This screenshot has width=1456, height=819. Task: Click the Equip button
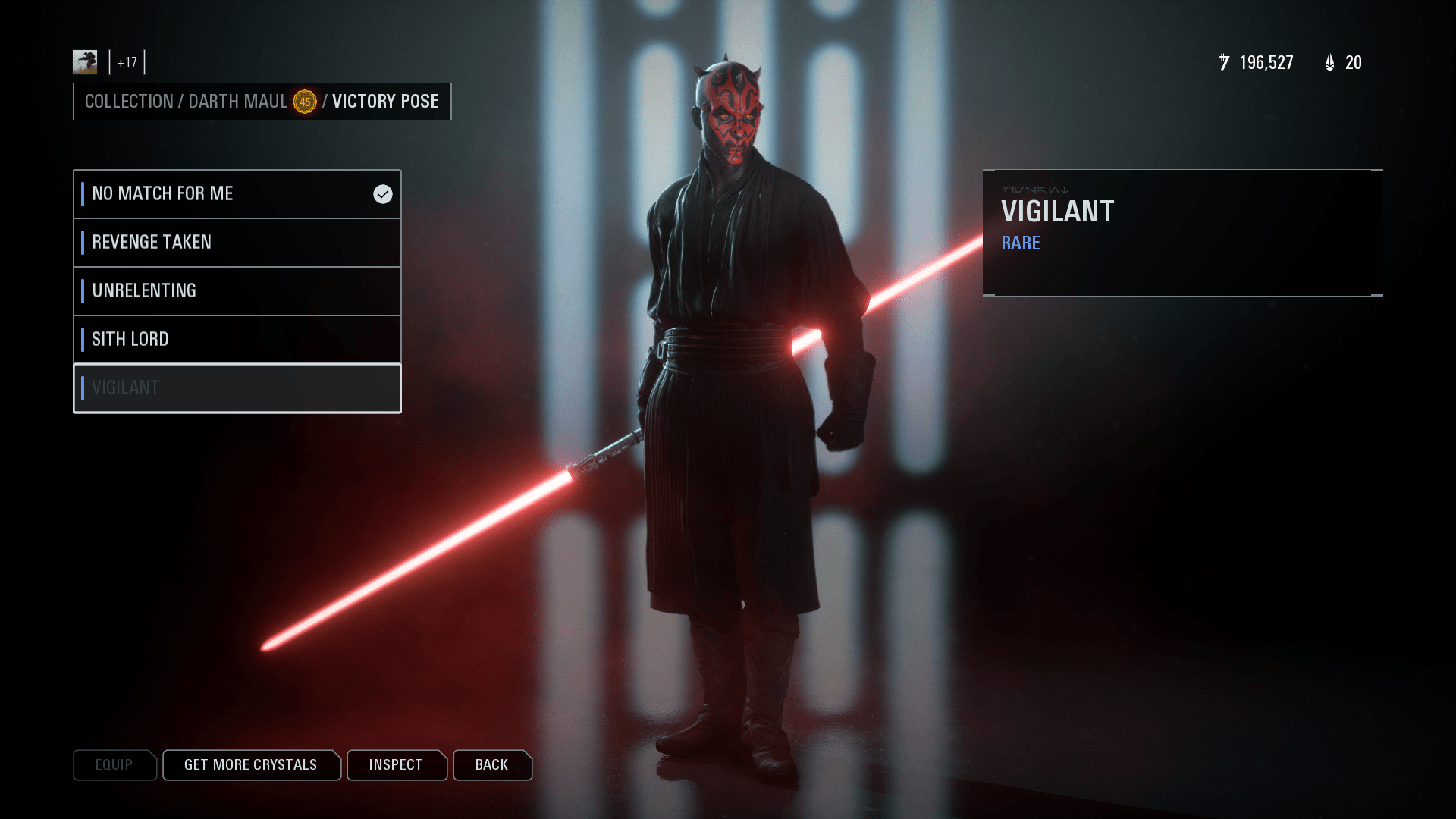click(x=115, y=765)
